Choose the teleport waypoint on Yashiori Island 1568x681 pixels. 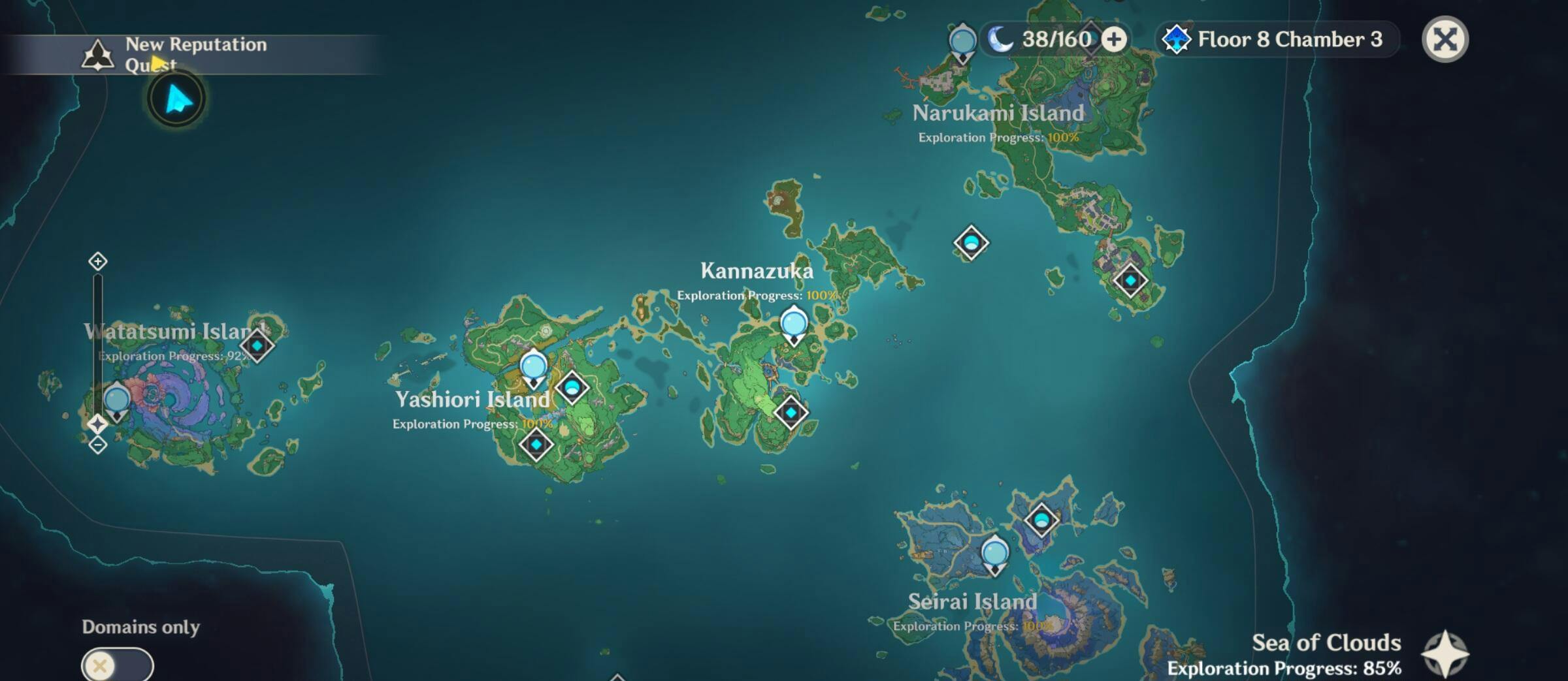click(533, 366)
